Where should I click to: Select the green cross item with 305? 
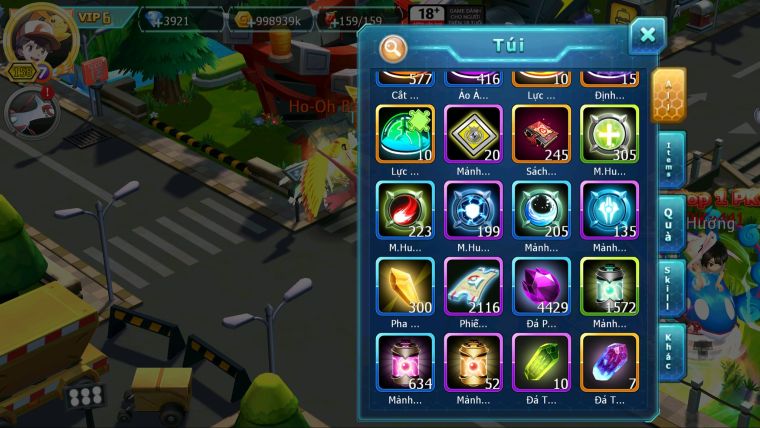point(609,134)
